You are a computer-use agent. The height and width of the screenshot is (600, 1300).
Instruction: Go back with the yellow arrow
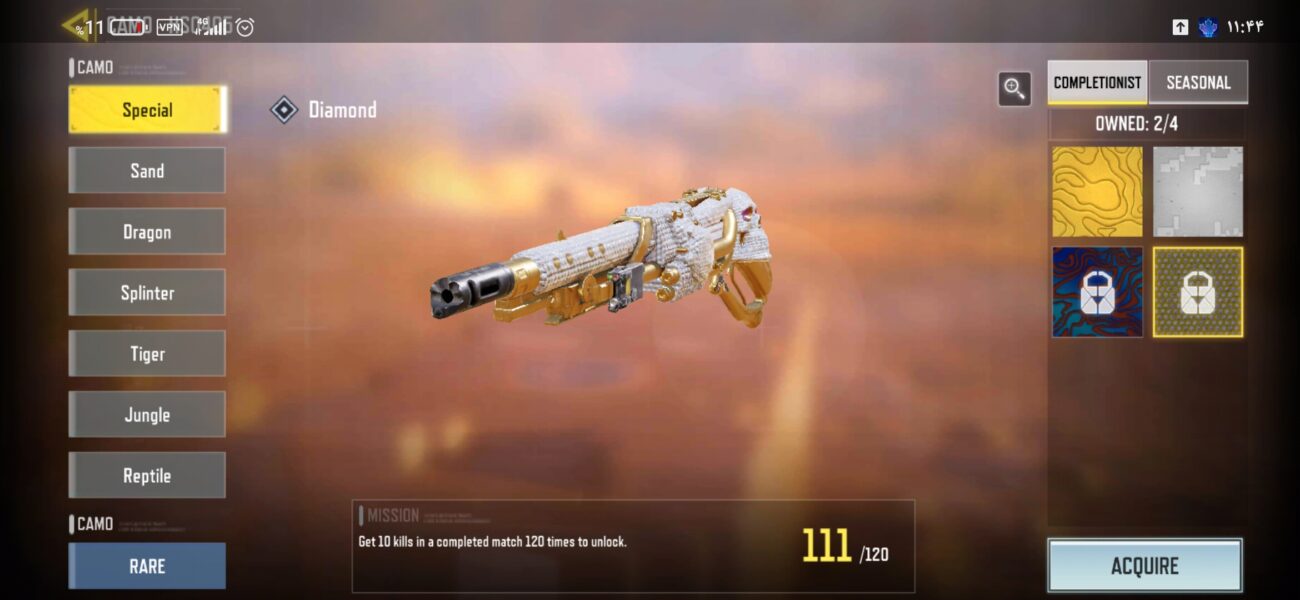point(76,24)
